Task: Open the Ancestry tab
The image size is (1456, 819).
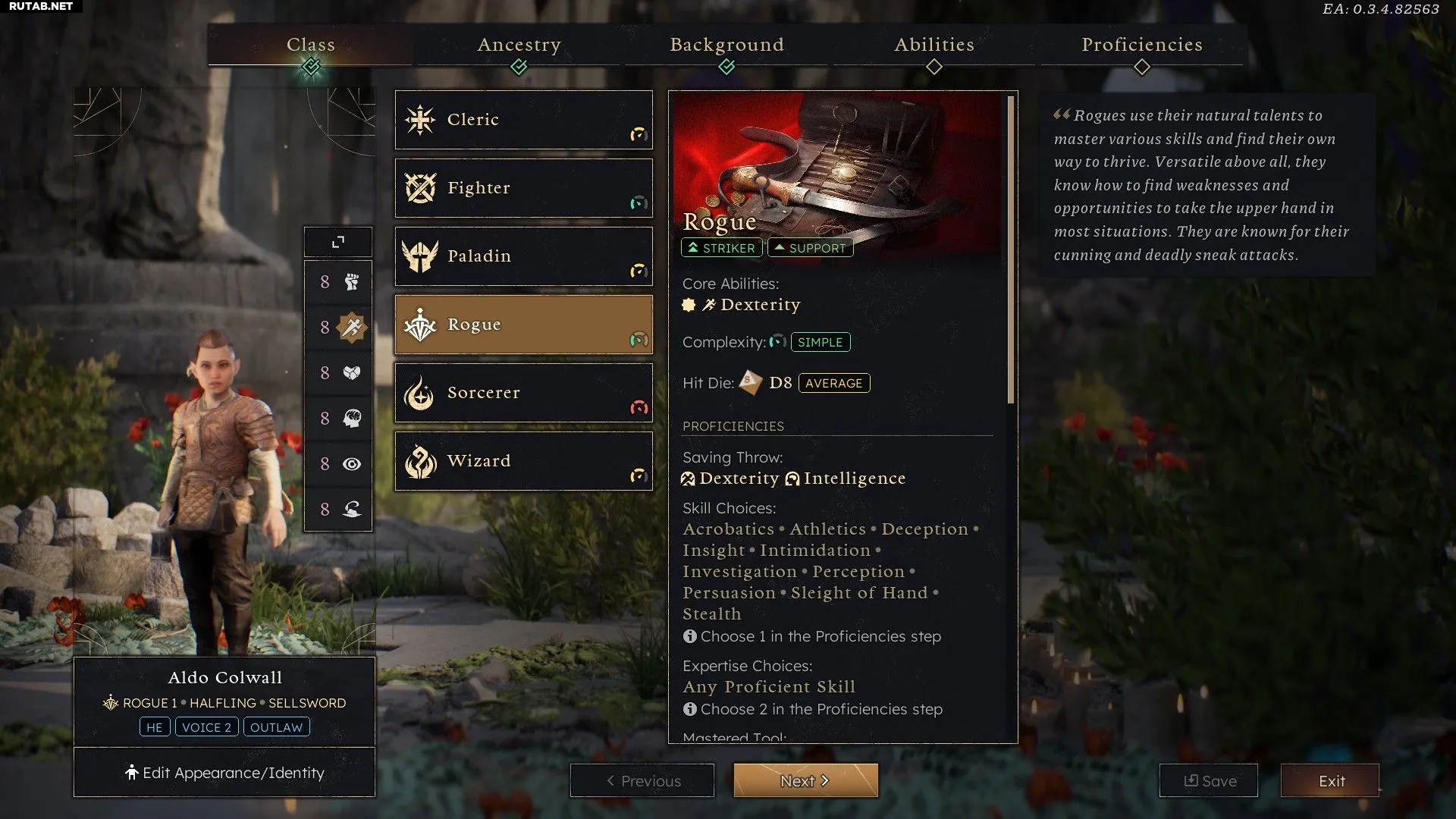Action: click(519, 45)
